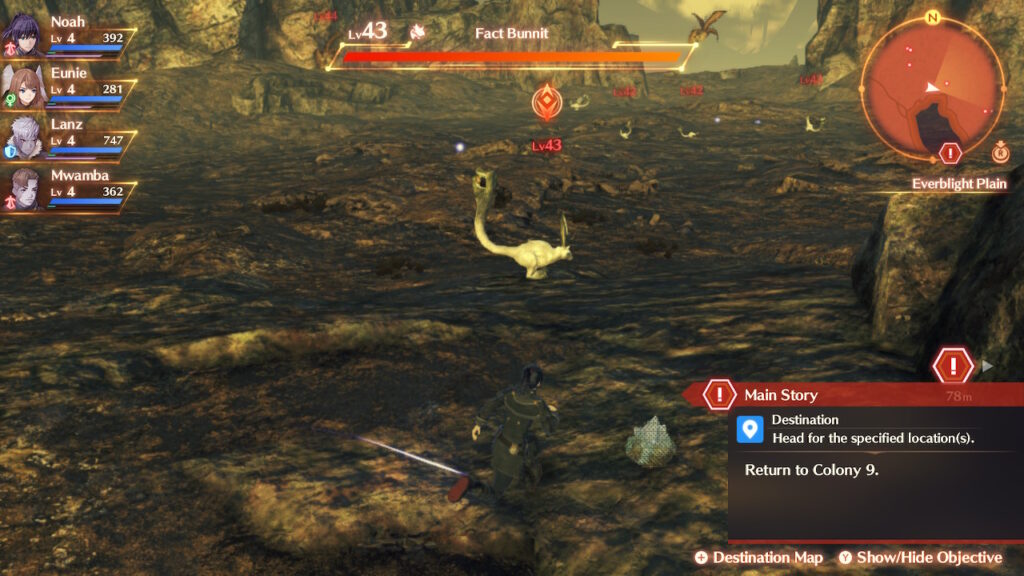Screen dimensions: 1024x576
Task: Open the Destination Map option
Action: click(x=759, y=557)
